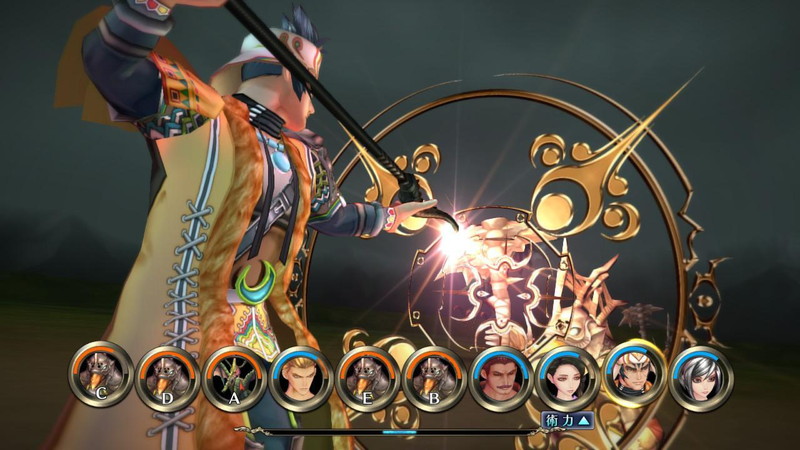Toggle the 術力 indicator label
This screenshot has width=800, height=450.
567,420
